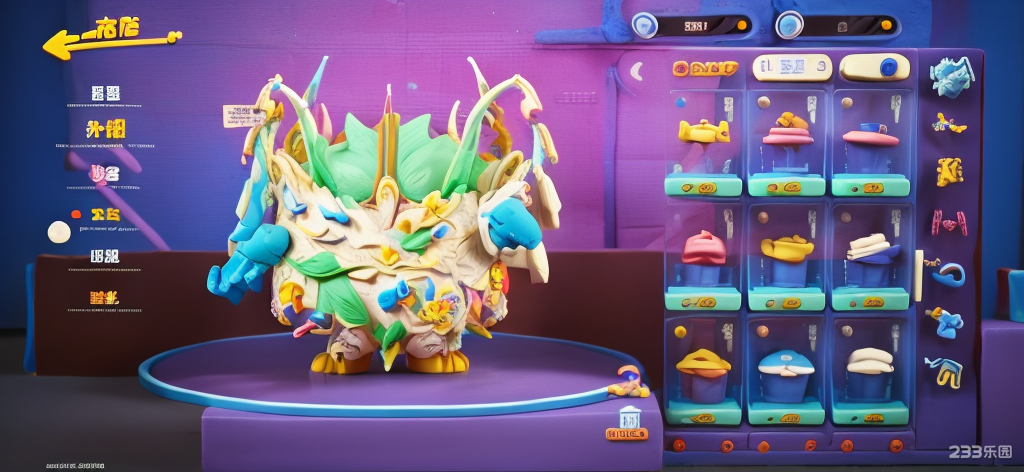Viewport: 1024px width, 472px height.
Task: Choose the red-pink cap item
Action: tap(703, 245)
